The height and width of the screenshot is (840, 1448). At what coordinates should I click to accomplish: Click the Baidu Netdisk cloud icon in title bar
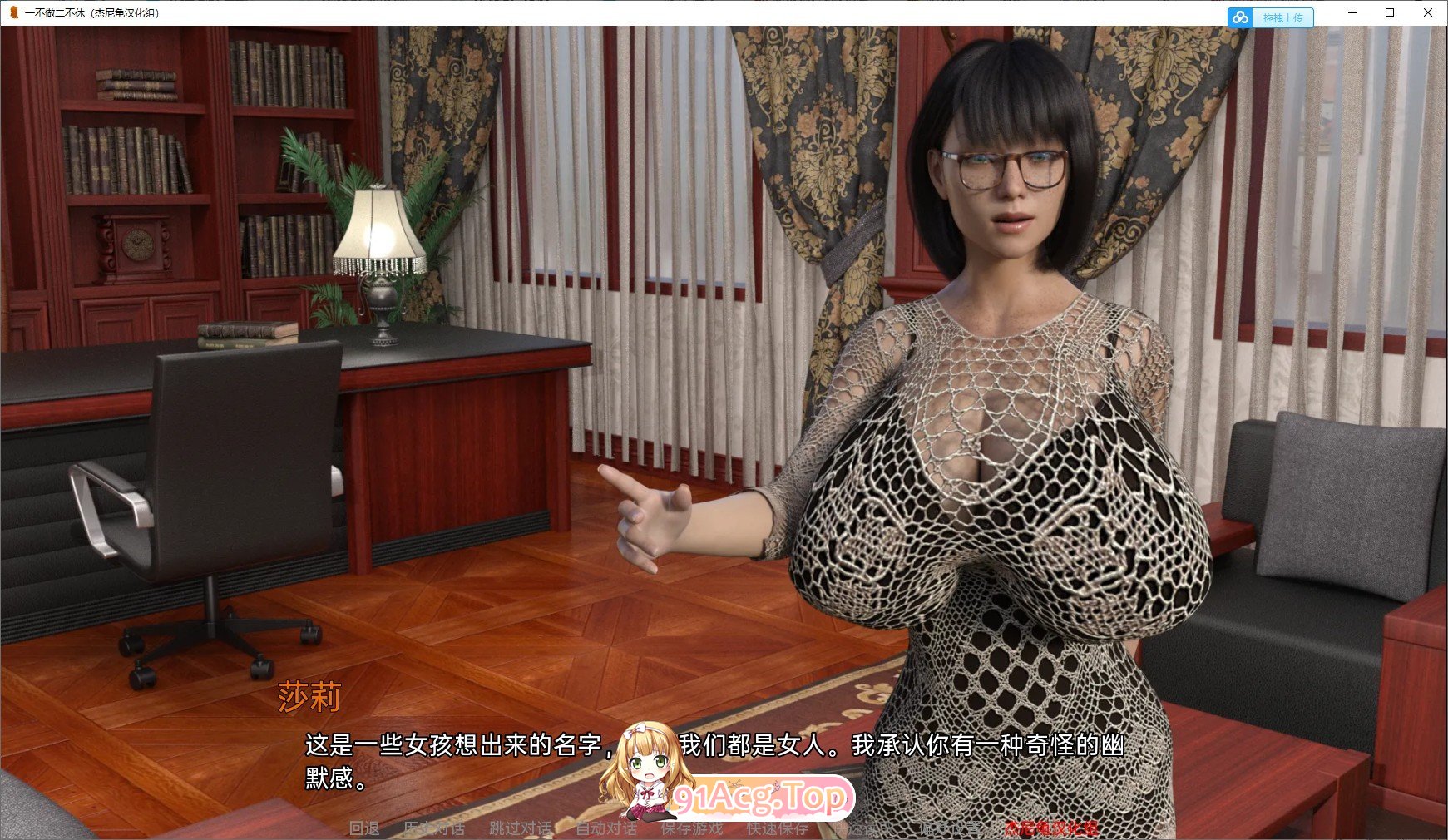pos(1241,16)
